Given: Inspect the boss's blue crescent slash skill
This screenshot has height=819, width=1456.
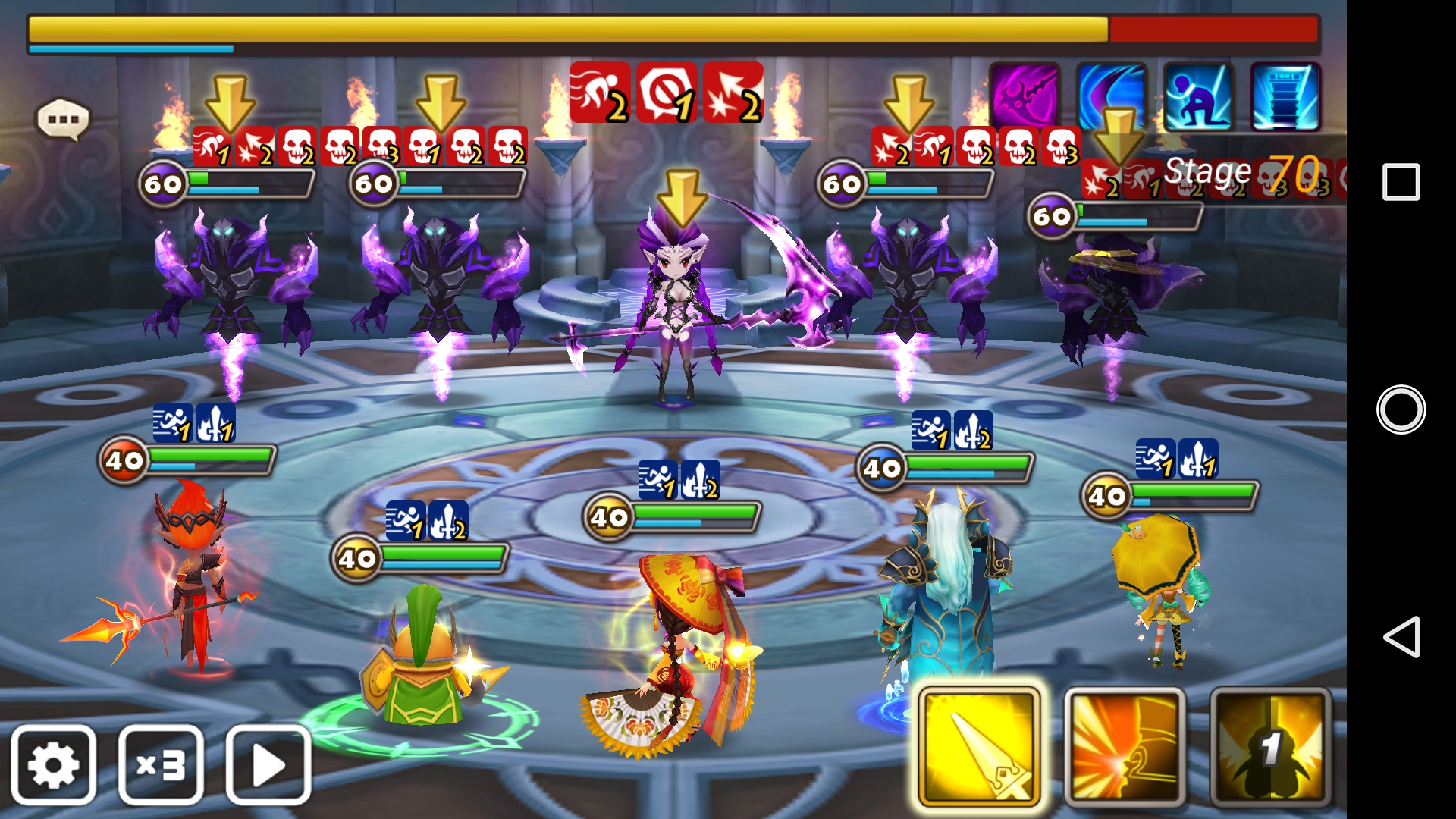Looking at the screenshot, I should point(1112,97).
